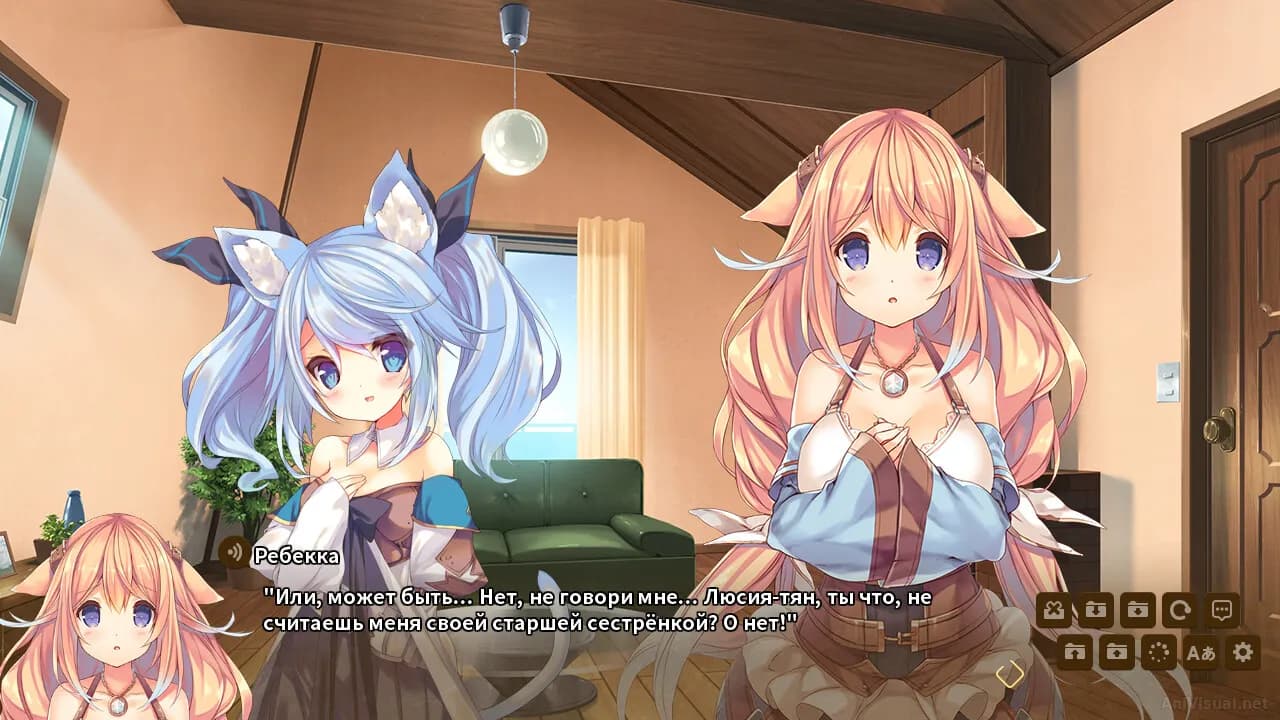Screen dimensions: 1280x720
Task: Toggle skip mode with the crossed-arrows icon
Action: tap(1055, 608)
